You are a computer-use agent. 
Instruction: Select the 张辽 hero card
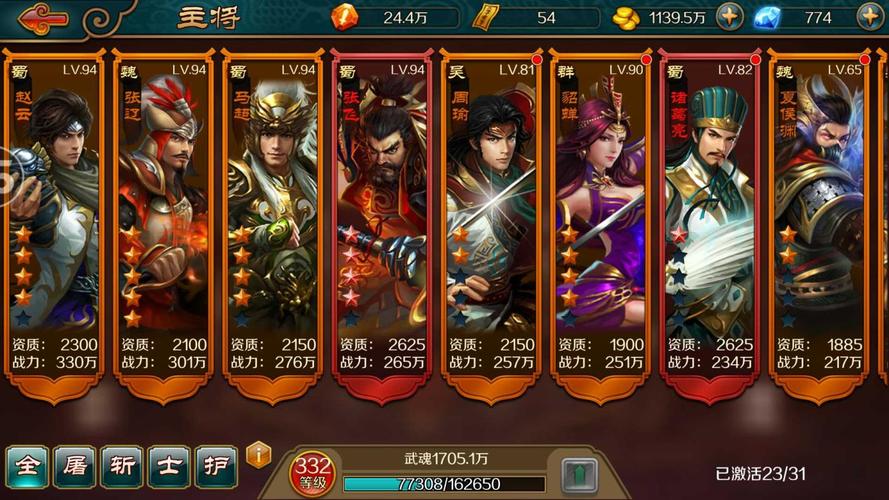[164, 220]
